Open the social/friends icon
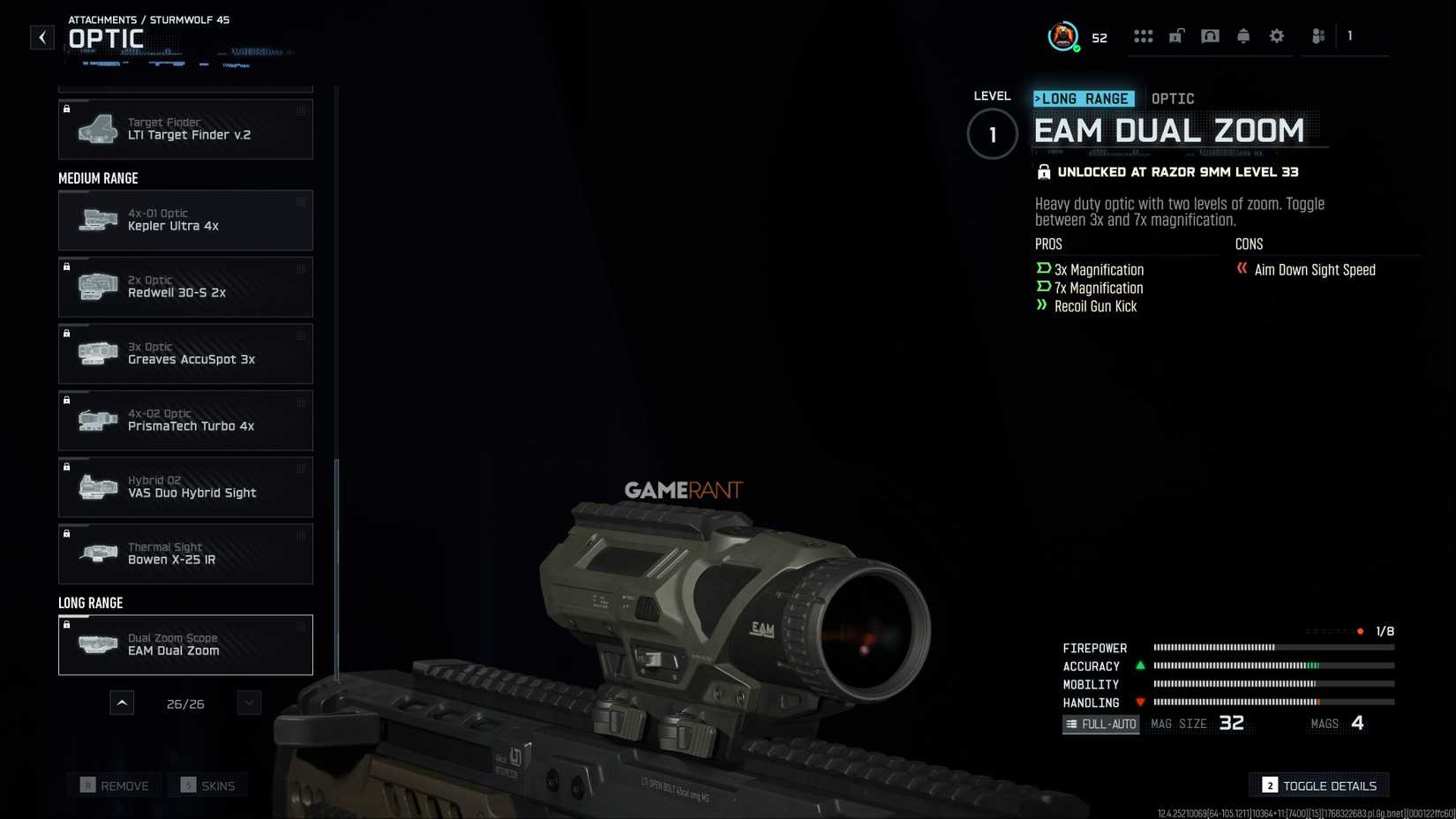The width and height of the screenshot is (1456, 819). [x=1317, y=35]
